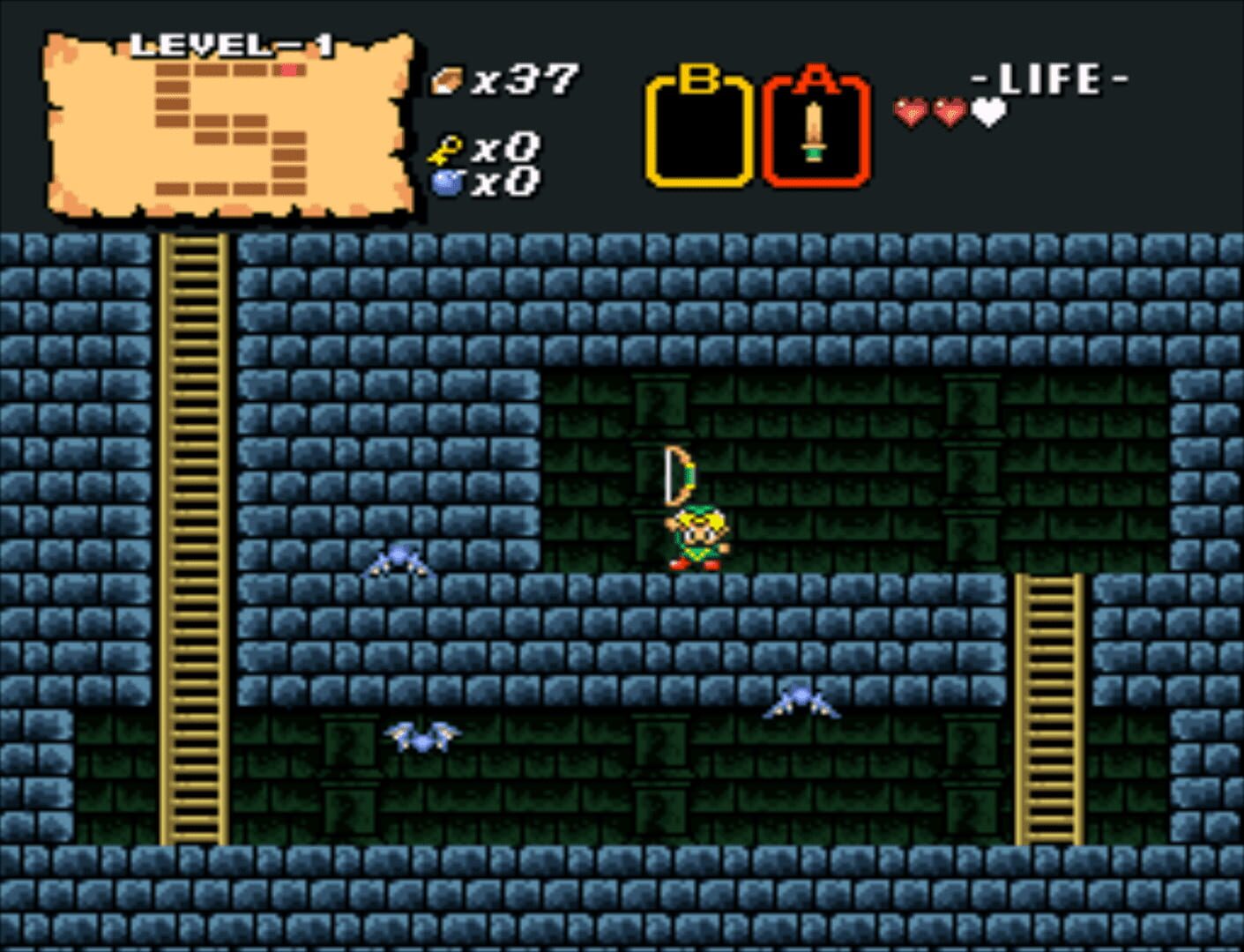This screenshot has width=1244, height=952.
Task: Click the rupee icon beside x37
Action: pos(446,78)
